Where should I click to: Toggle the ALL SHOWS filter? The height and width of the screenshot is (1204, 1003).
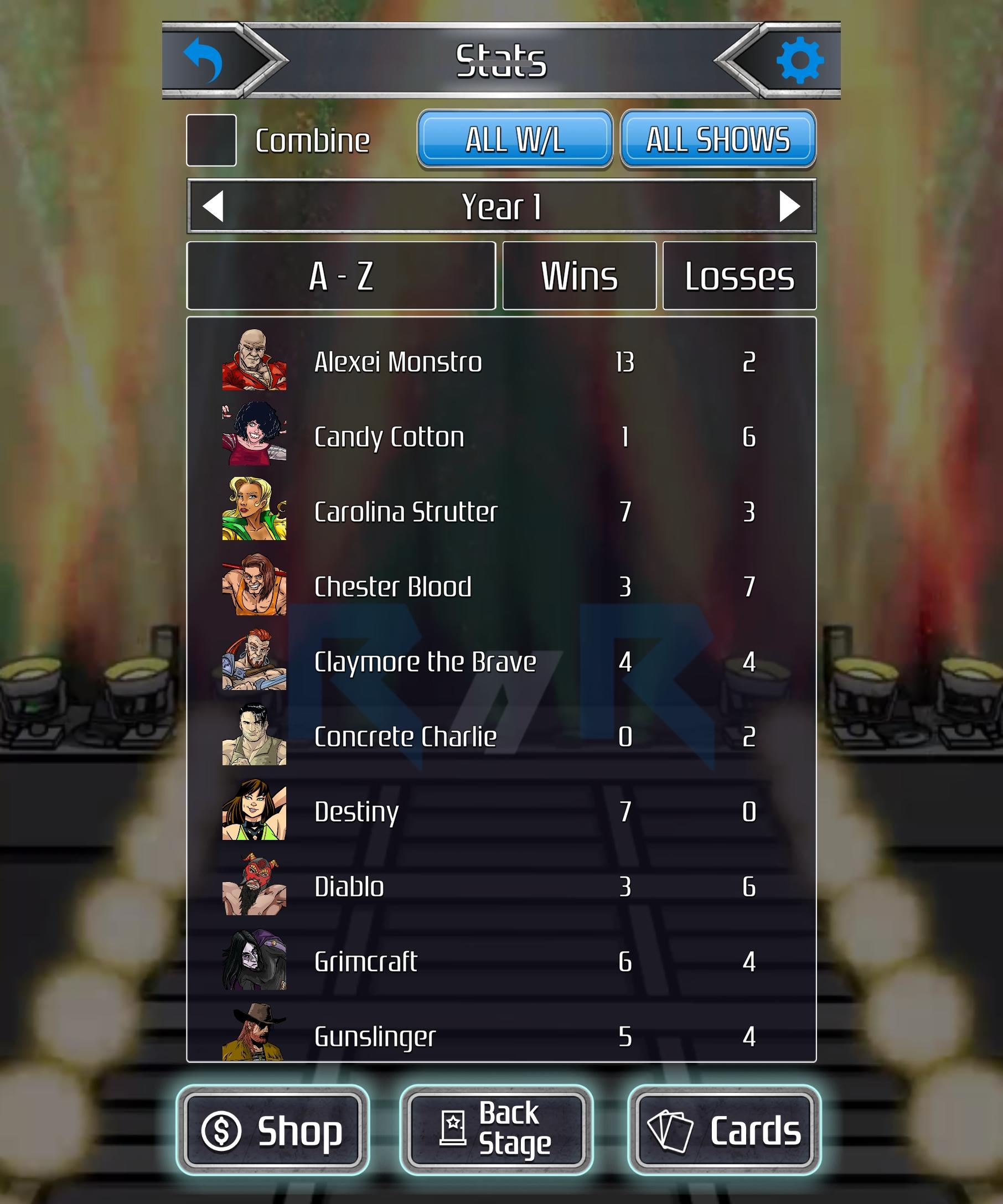(x=717, y=141)
